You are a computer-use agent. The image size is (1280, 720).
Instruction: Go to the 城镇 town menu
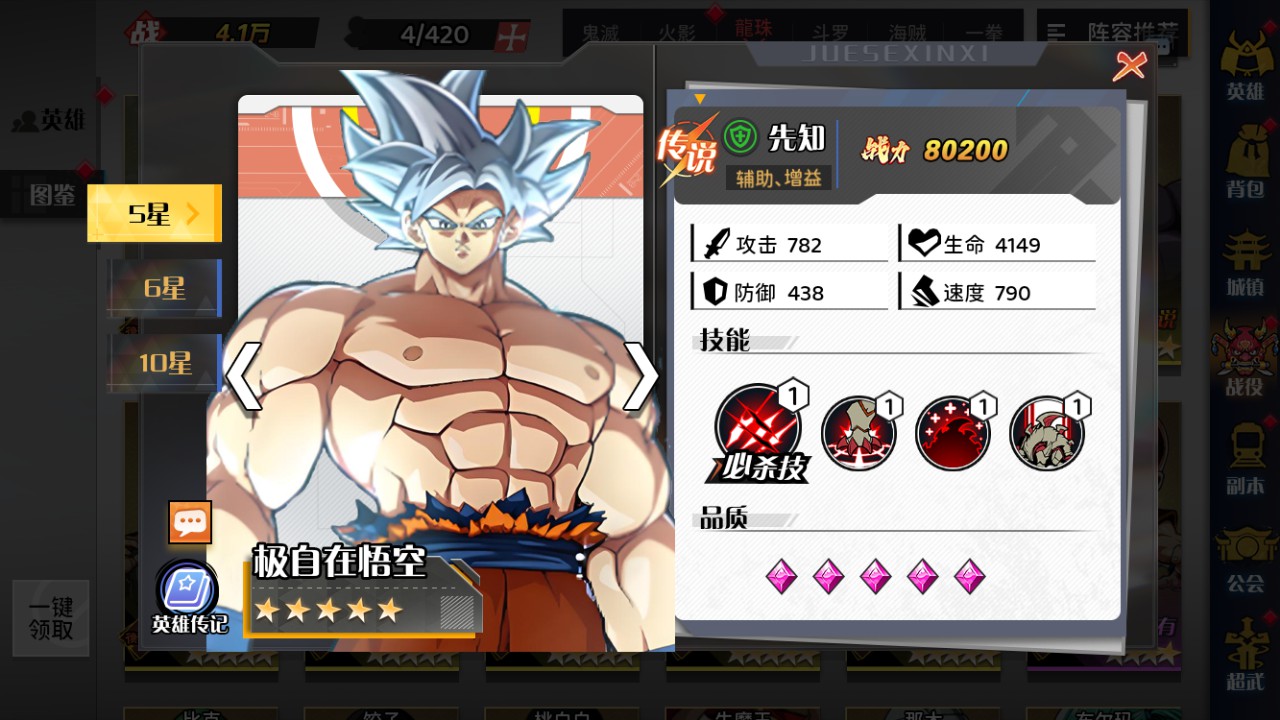coord(1245,262)
